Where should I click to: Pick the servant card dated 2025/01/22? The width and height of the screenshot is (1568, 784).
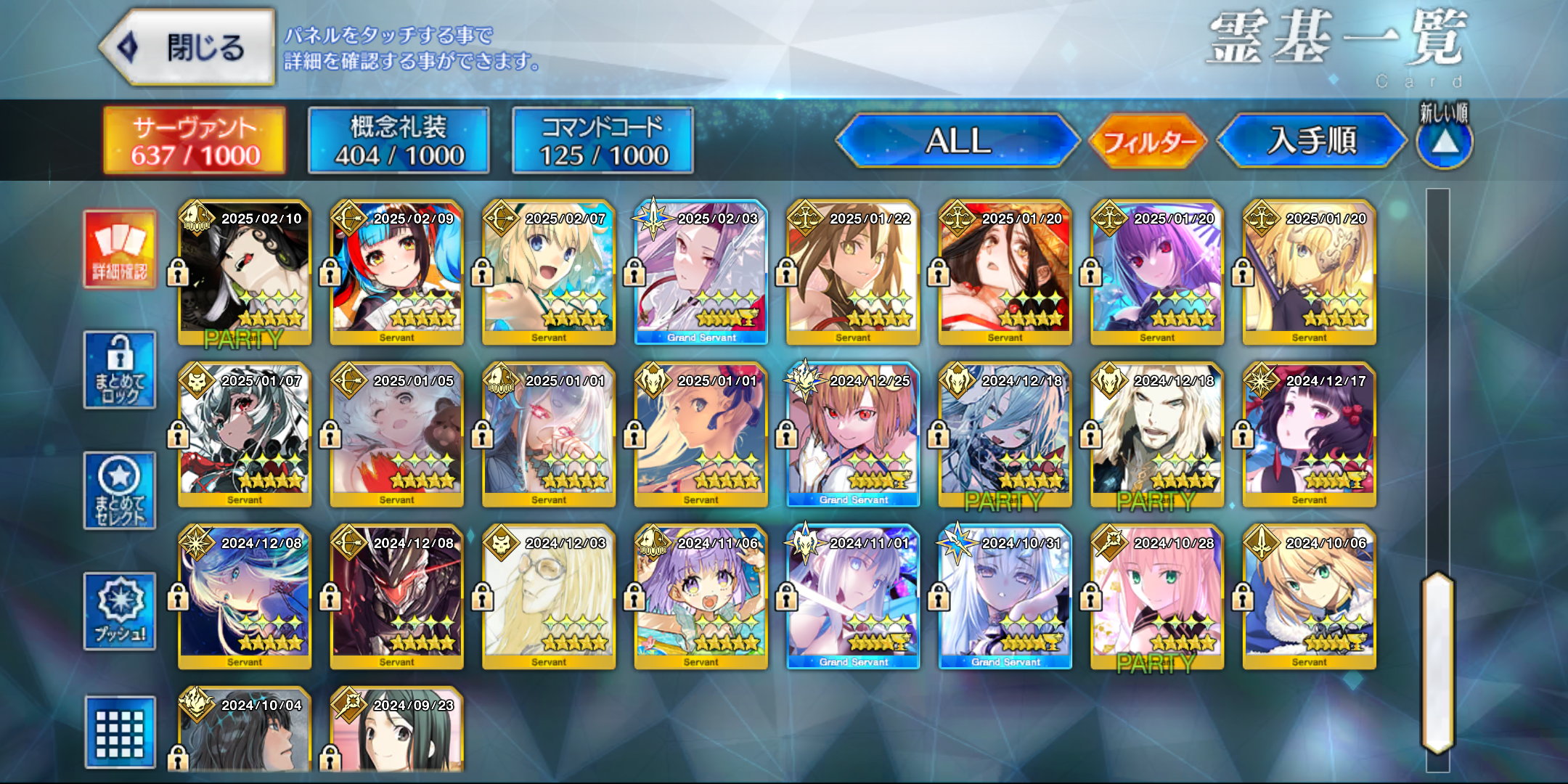click(x=853, y=273)
